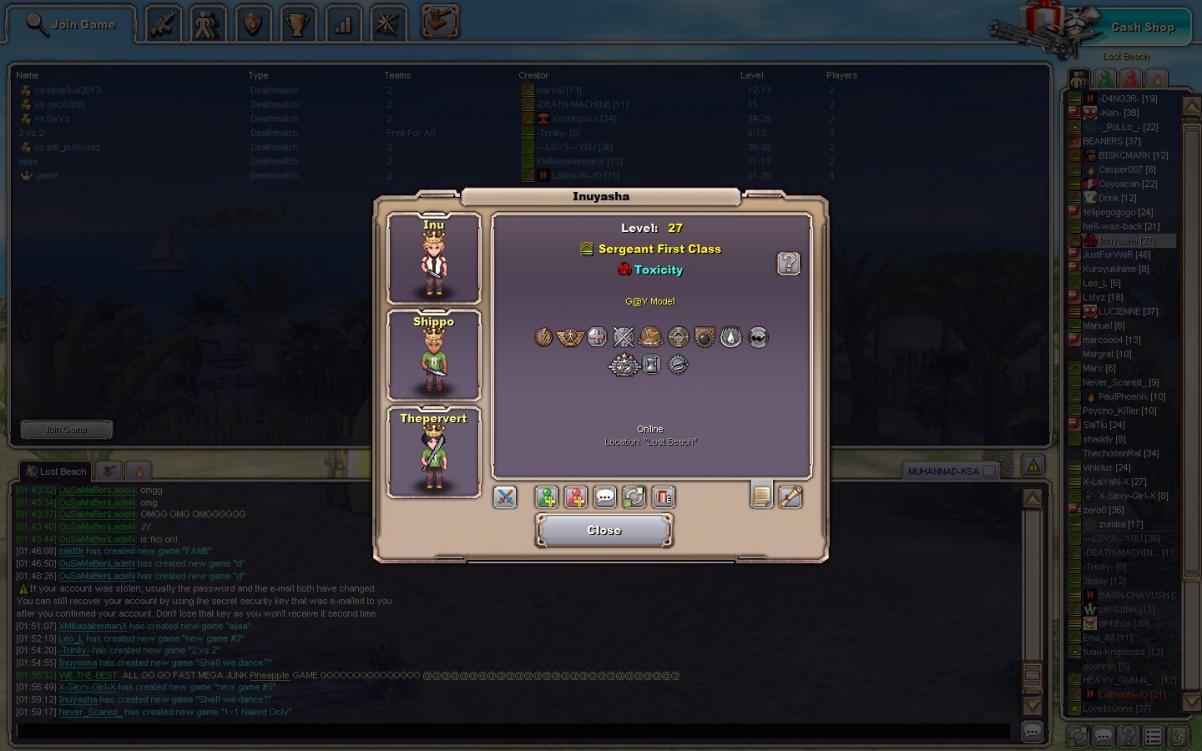Switch to the Join Game tab
Image resolution: width=1202 pixels, height=751 pixels.
[71, 24]
